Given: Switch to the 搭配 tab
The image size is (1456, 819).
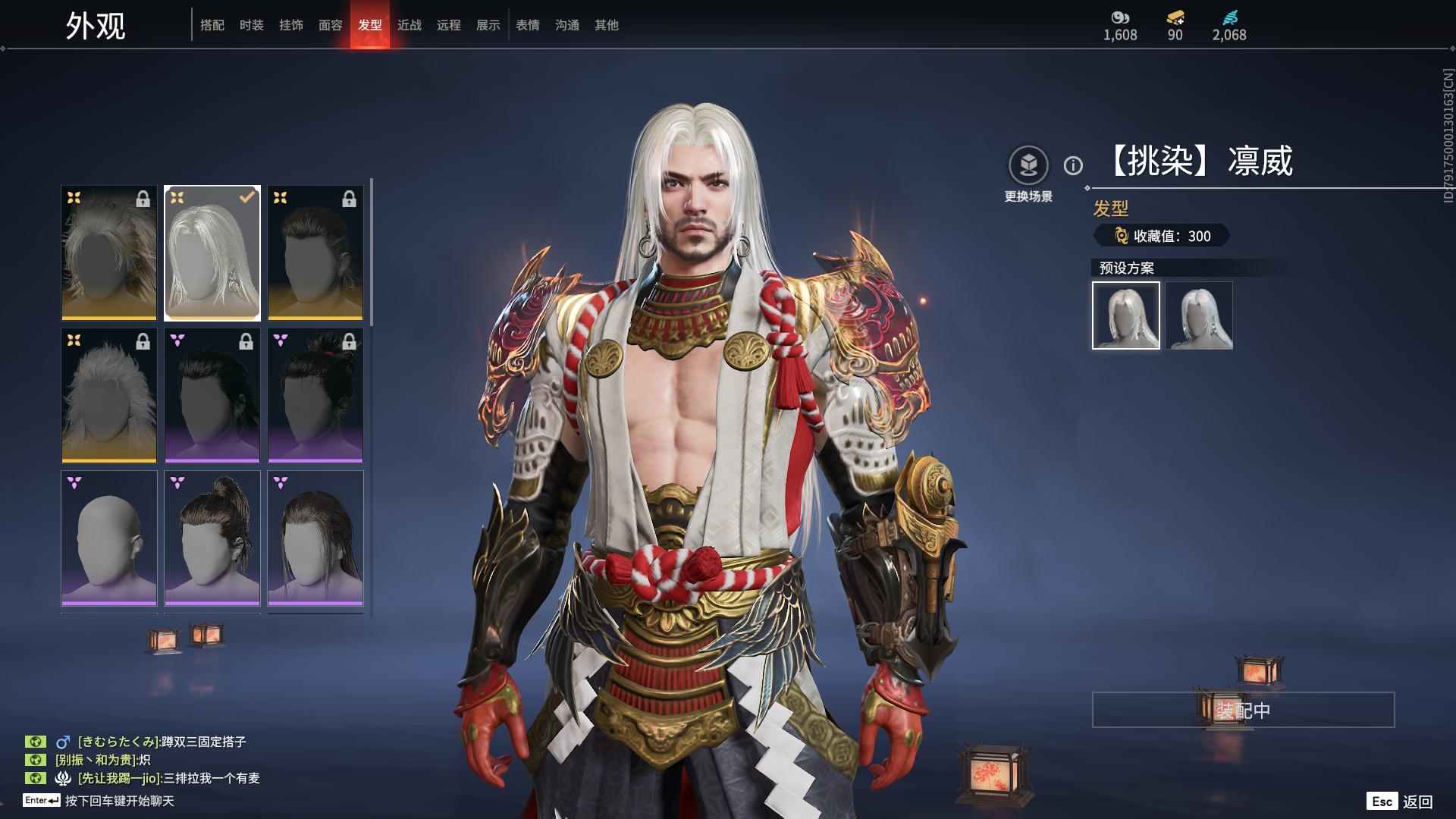Looking at the screenshot, I should point(212,25).
